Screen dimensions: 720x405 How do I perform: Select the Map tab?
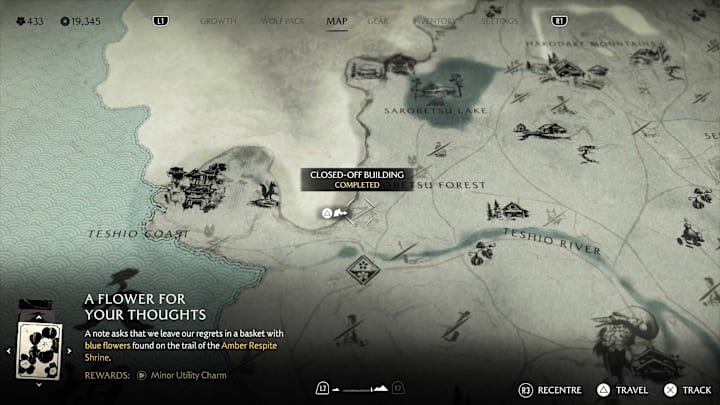point(337,20)
